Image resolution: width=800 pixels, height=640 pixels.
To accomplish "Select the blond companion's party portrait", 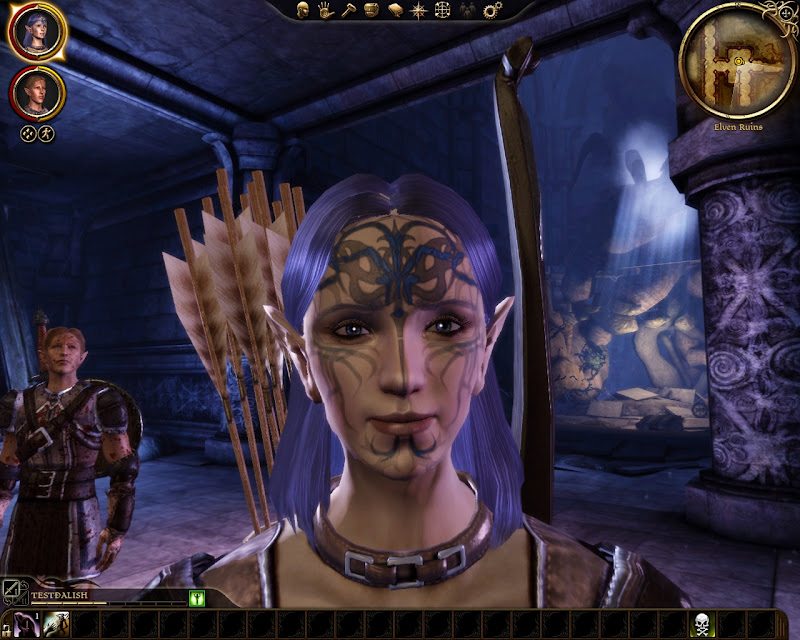I will (x=37, y=92).
